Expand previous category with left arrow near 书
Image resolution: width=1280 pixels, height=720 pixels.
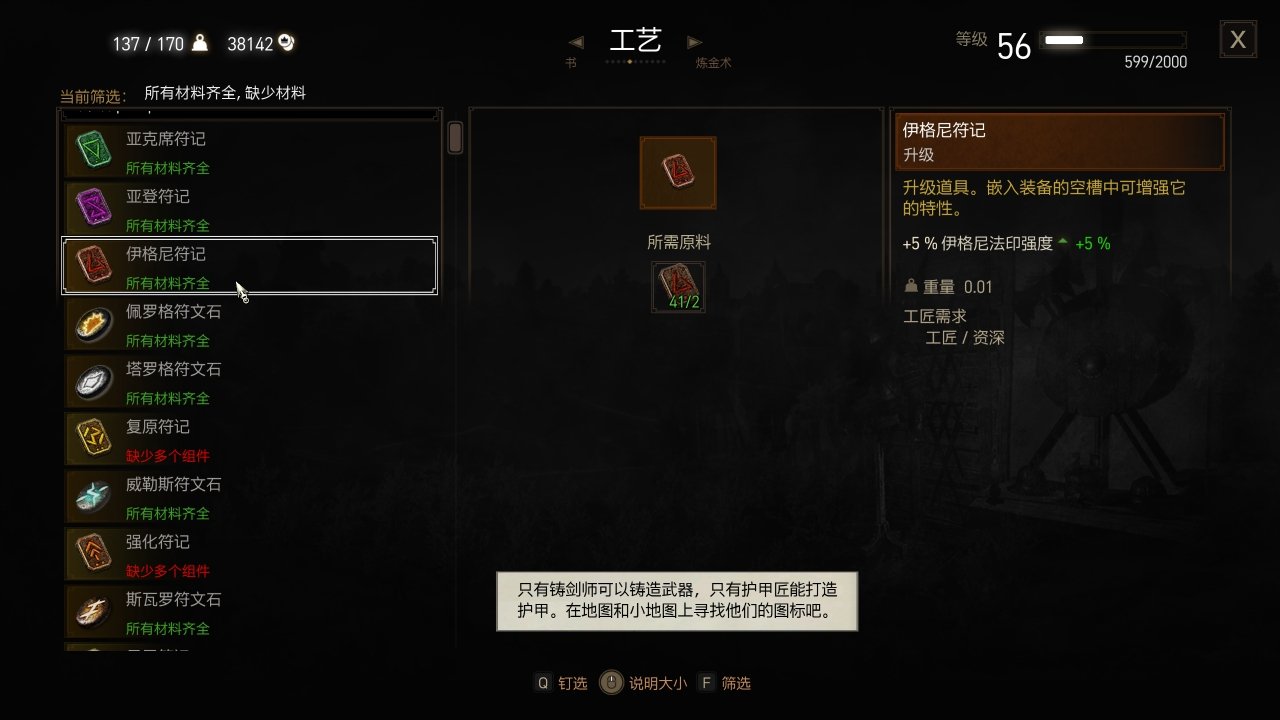[575, 42]
